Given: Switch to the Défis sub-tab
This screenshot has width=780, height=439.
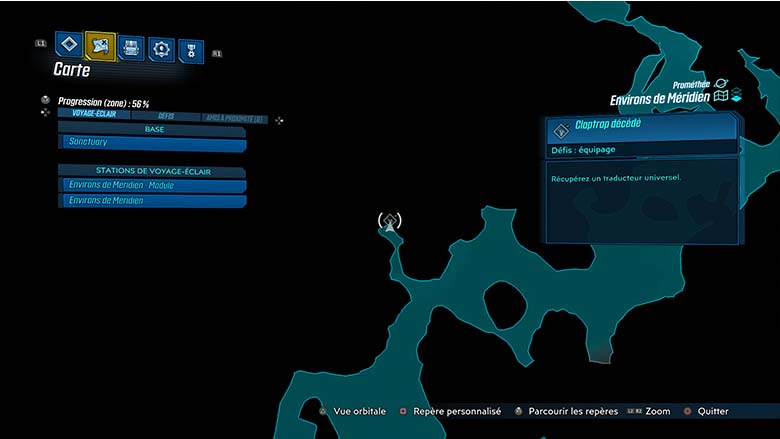Looking at the screenshot, I should click(166, 116).
